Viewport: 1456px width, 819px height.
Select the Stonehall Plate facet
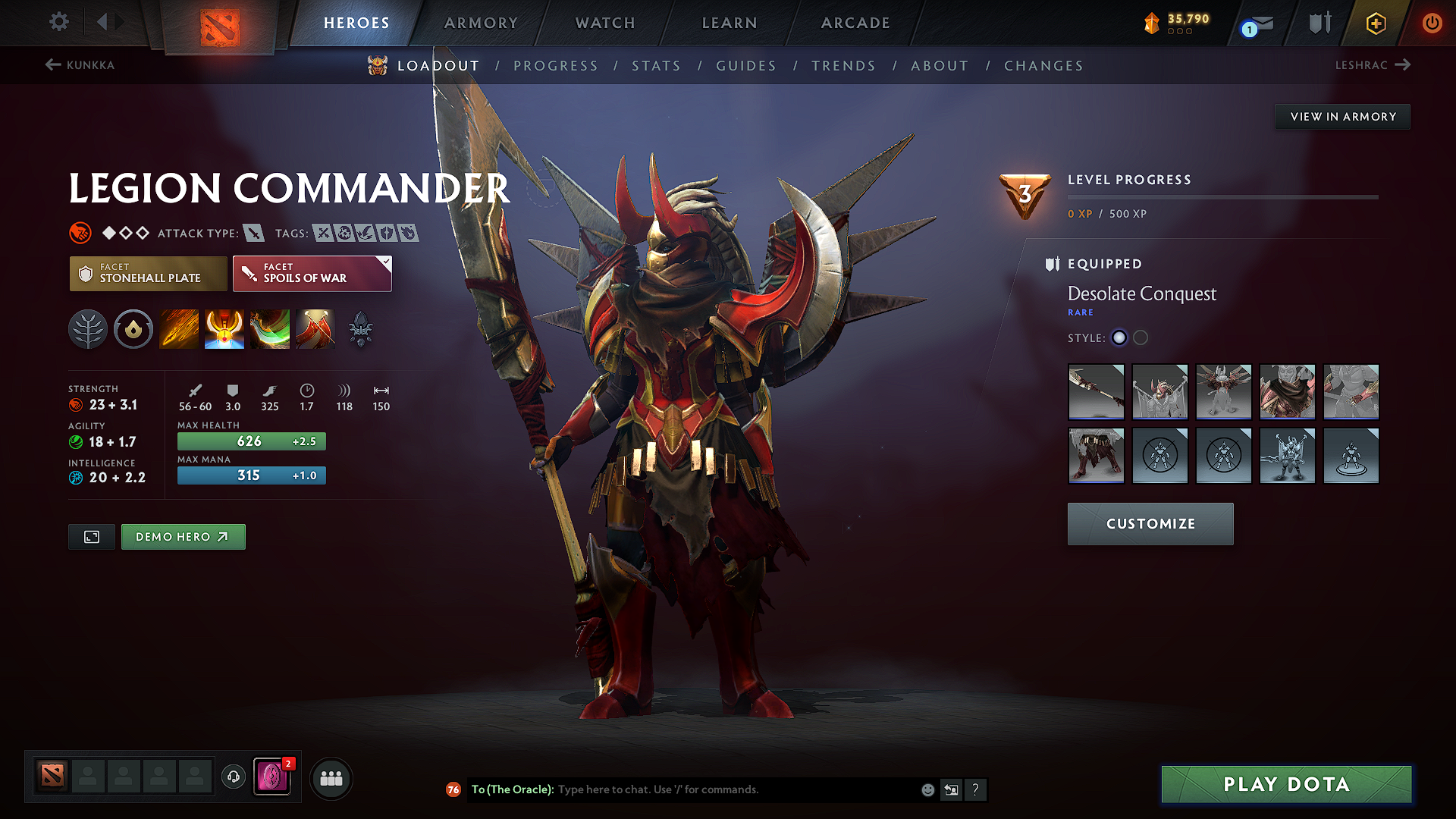pyautogui.click(x=148, y=274)
